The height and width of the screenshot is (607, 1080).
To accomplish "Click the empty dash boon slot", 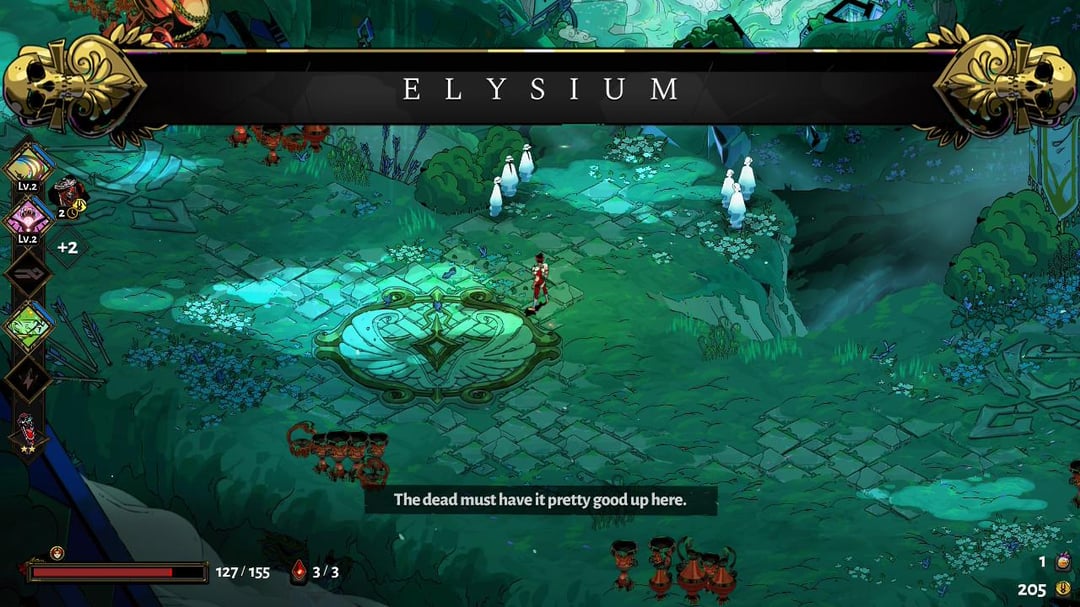I will pos(28,271).
